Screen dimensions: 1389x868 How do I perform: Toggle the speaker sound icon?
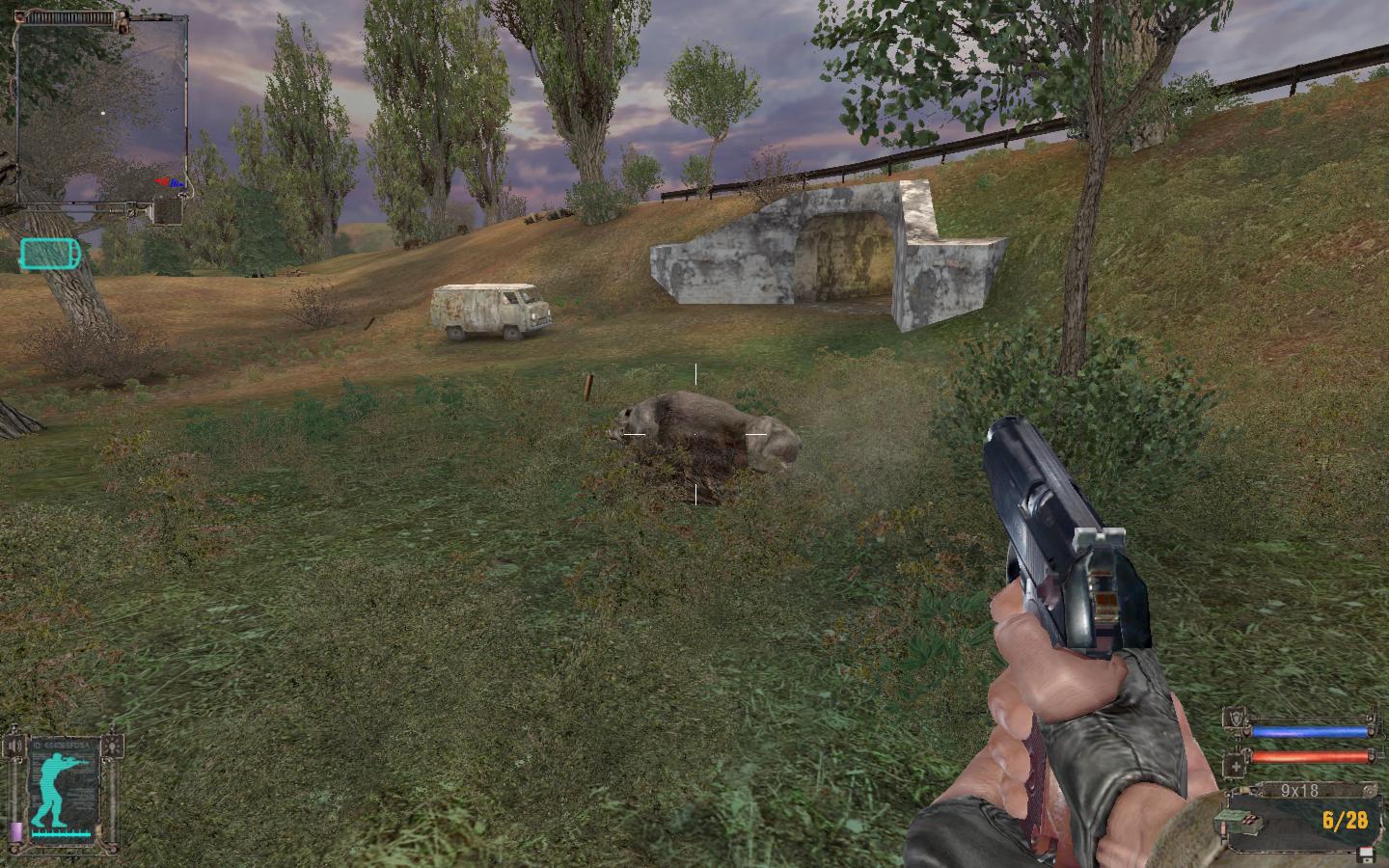coord(15,746)
